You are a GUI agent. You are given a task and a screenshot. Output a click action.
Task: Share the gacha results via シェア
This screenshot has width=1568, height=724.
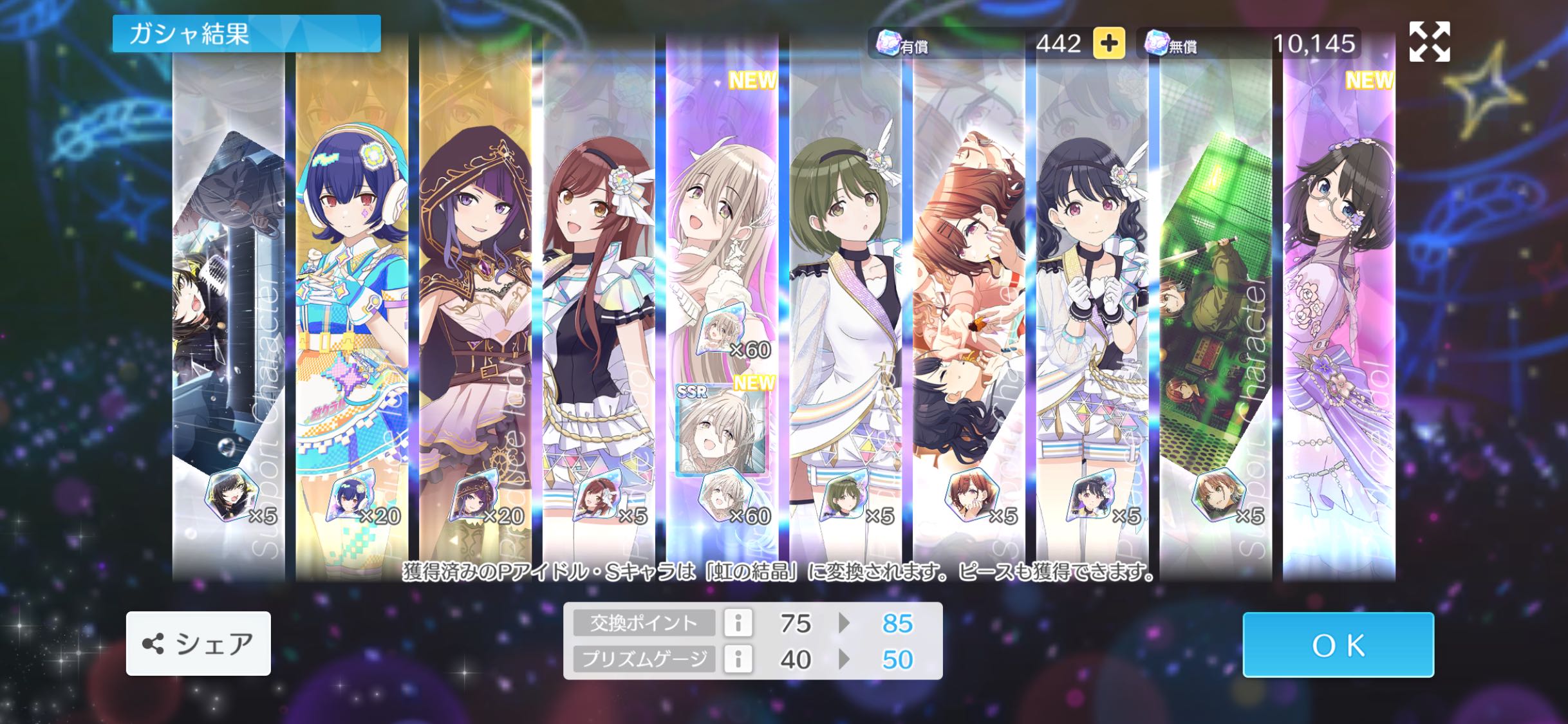(198, 644)
